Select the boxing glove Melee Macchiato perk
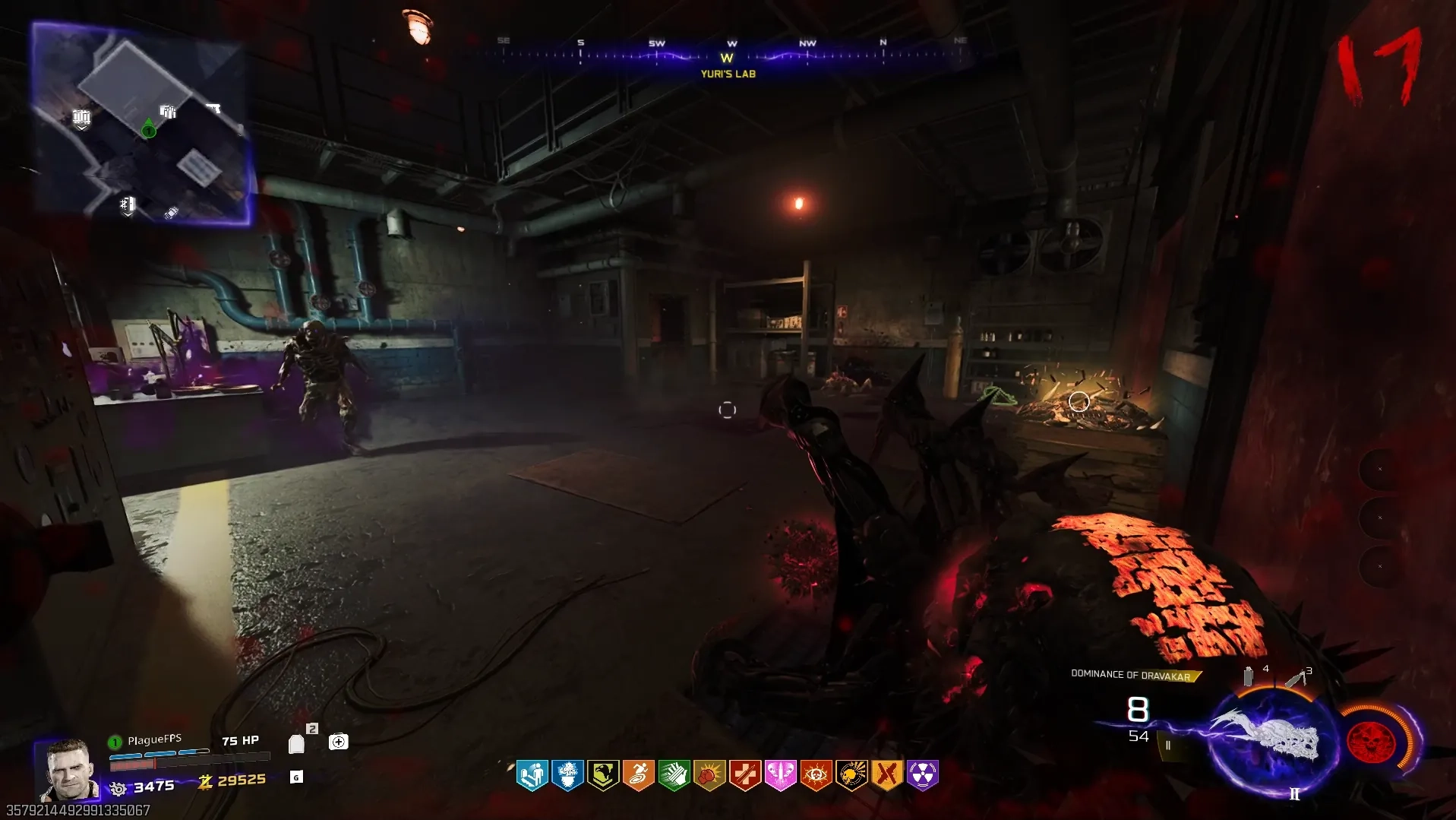 click(x=709, y=775)
